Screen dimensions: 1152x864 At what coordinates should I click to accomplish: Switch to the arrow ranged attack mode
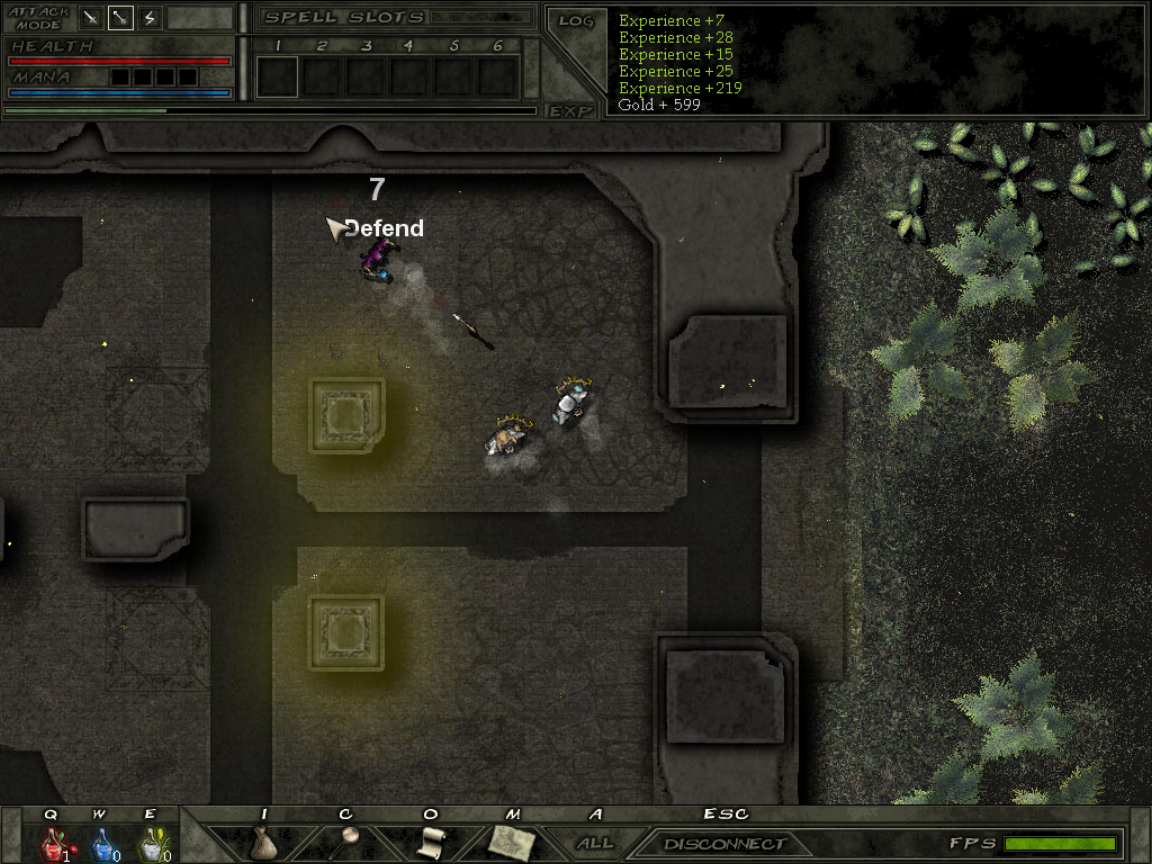pos(120,17)
